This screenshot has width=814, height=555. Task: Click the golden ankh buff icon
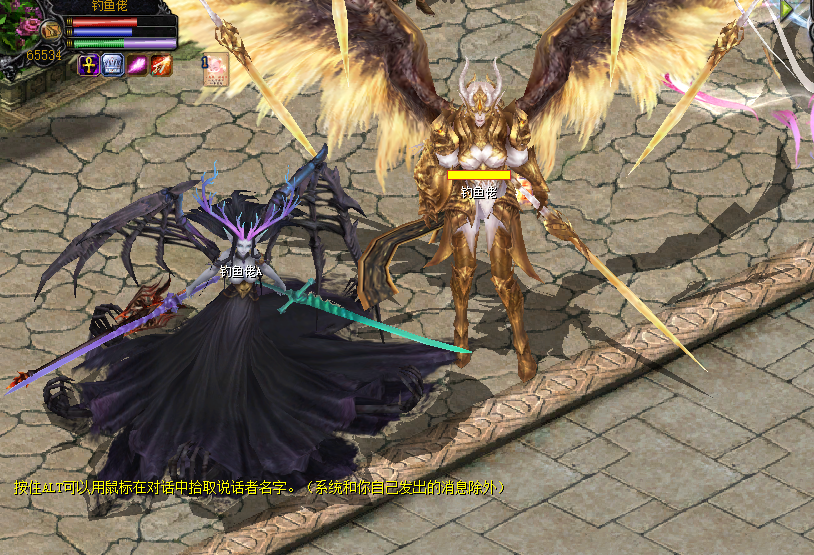pos(89,65)
